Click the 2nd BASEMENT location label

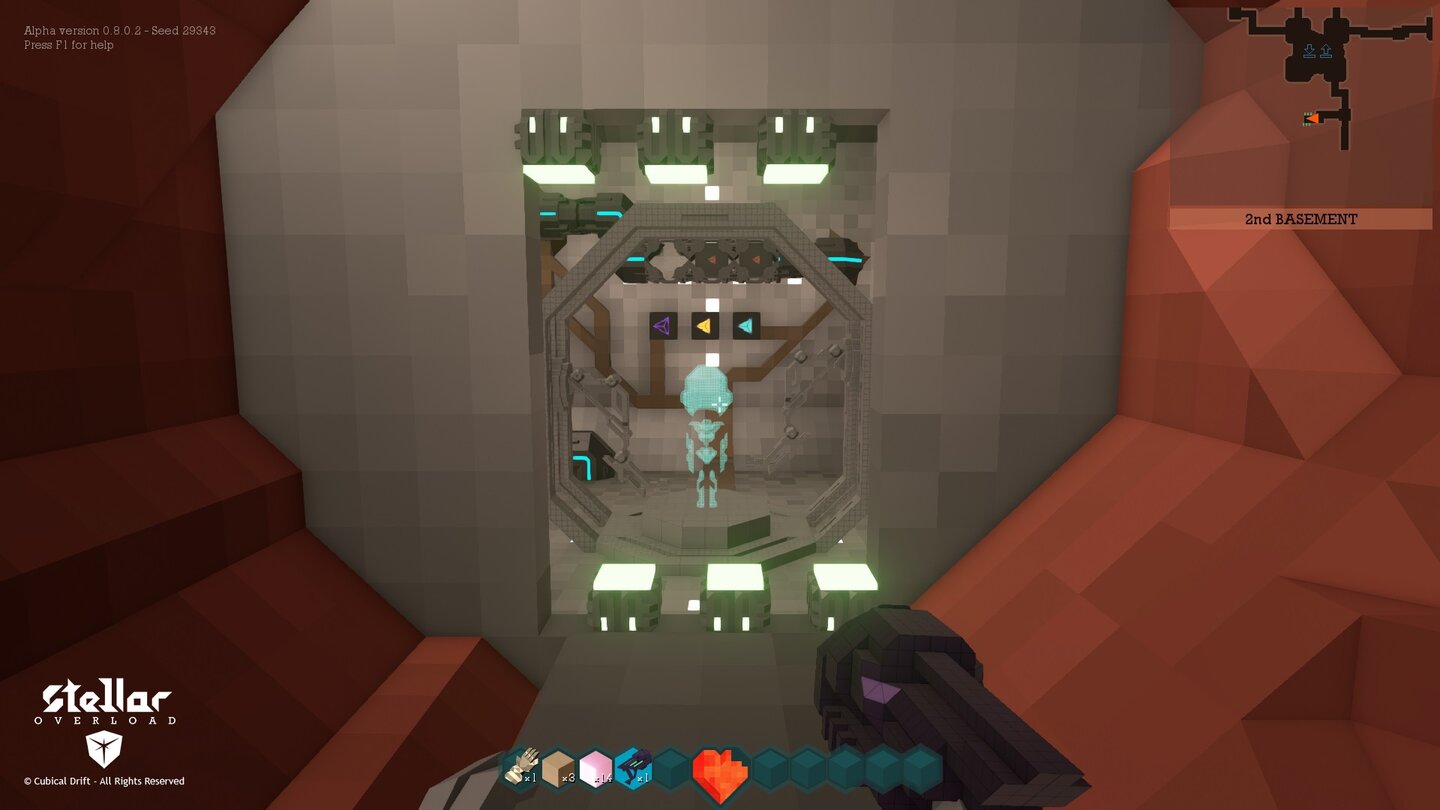(1301, 219)
